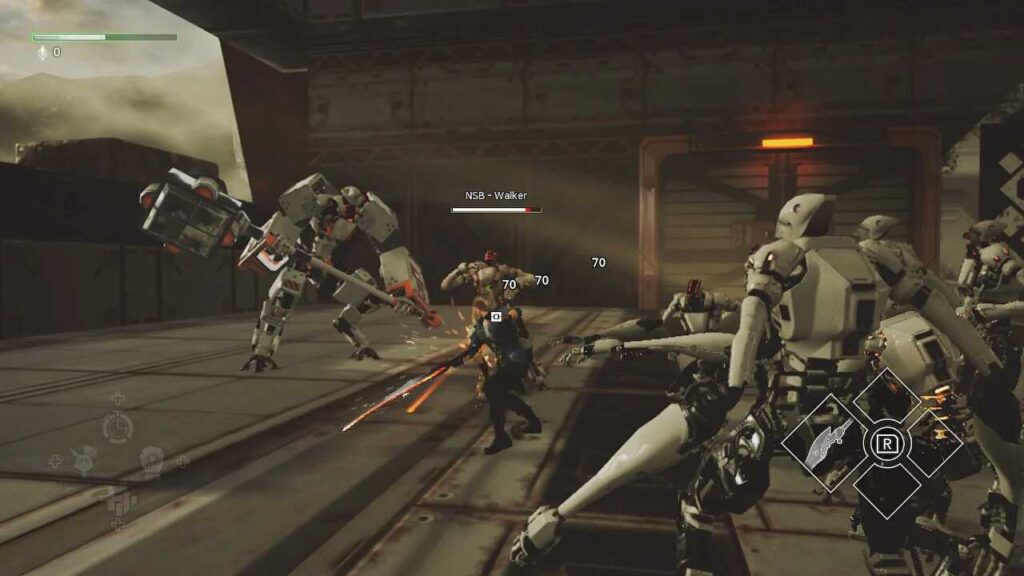1024x576 pixels.
Task: Activate the circular dial gauge icon
Action: click(x=117, y=427)
